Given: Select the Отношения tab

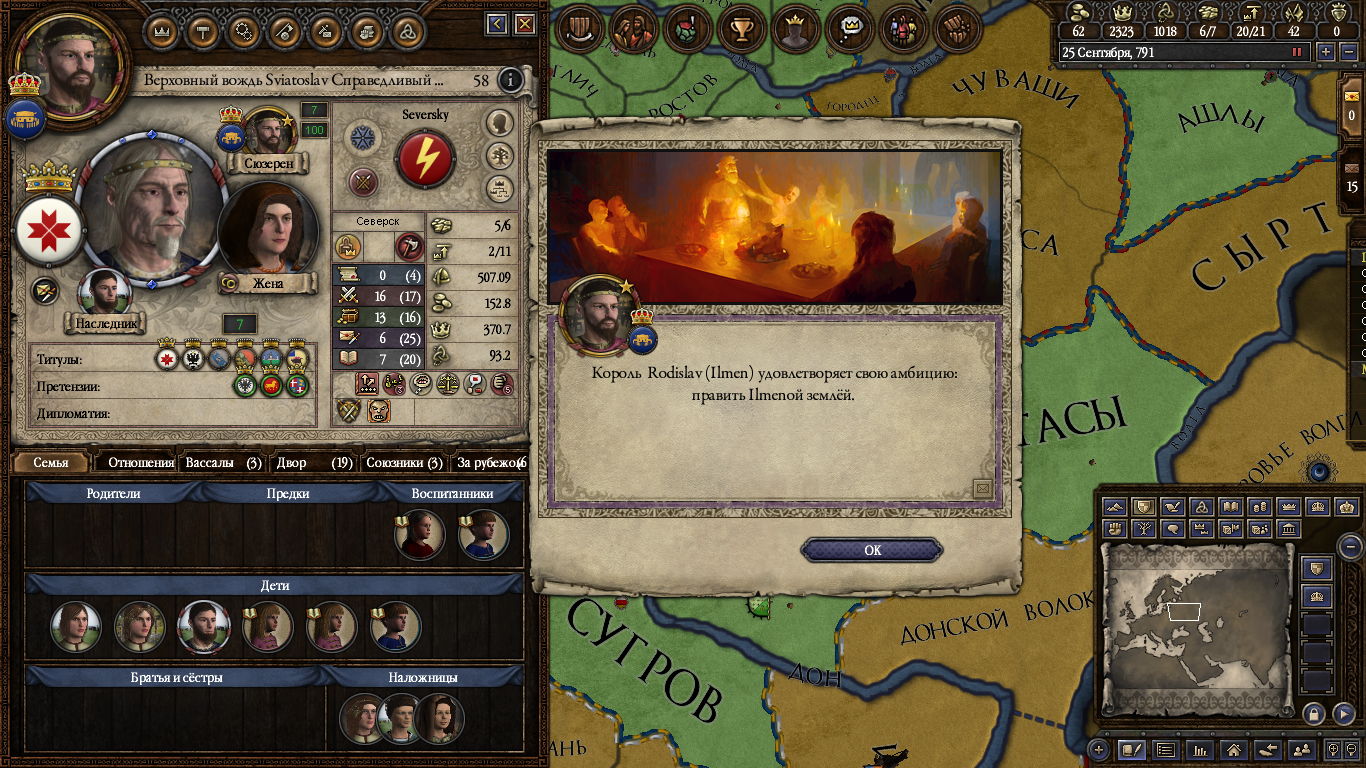Looking at the screenshot, I should click(140, 463).
